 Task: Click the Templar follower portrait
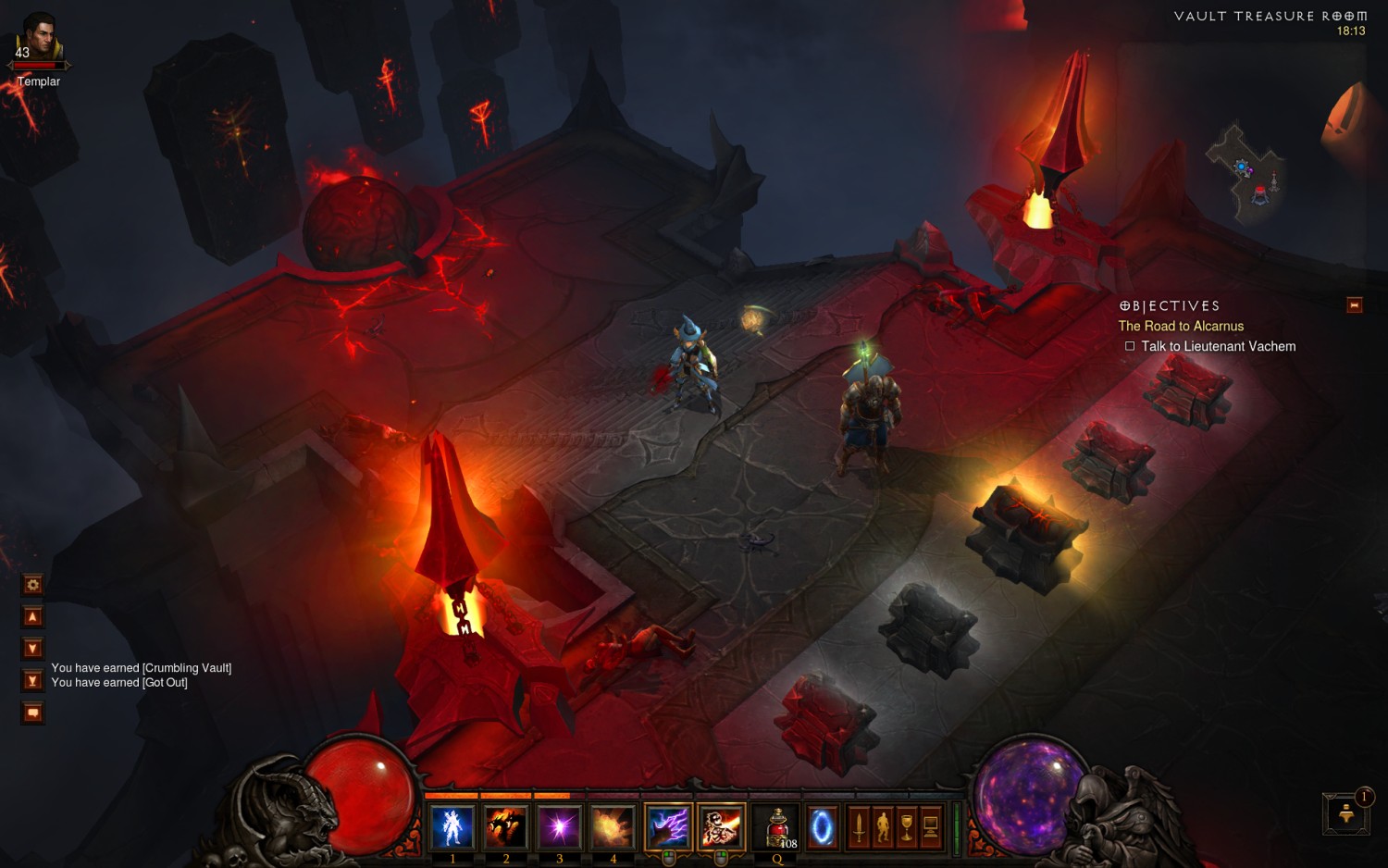38,41
